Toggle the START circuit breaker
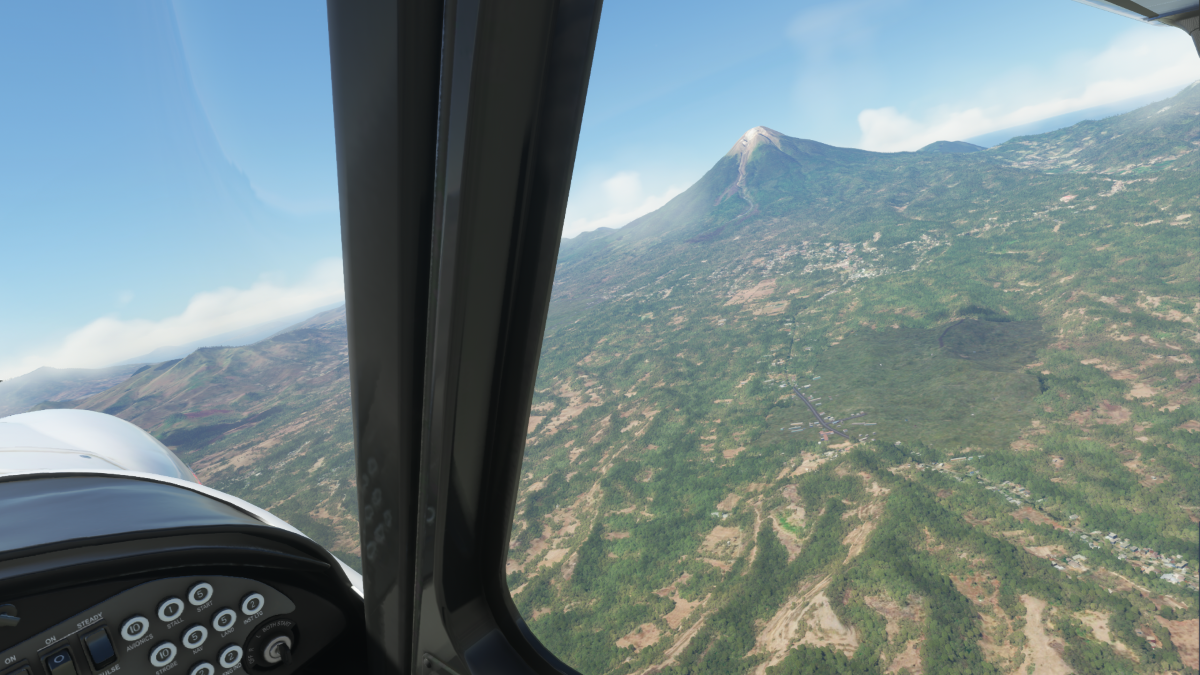 (201, 594)
